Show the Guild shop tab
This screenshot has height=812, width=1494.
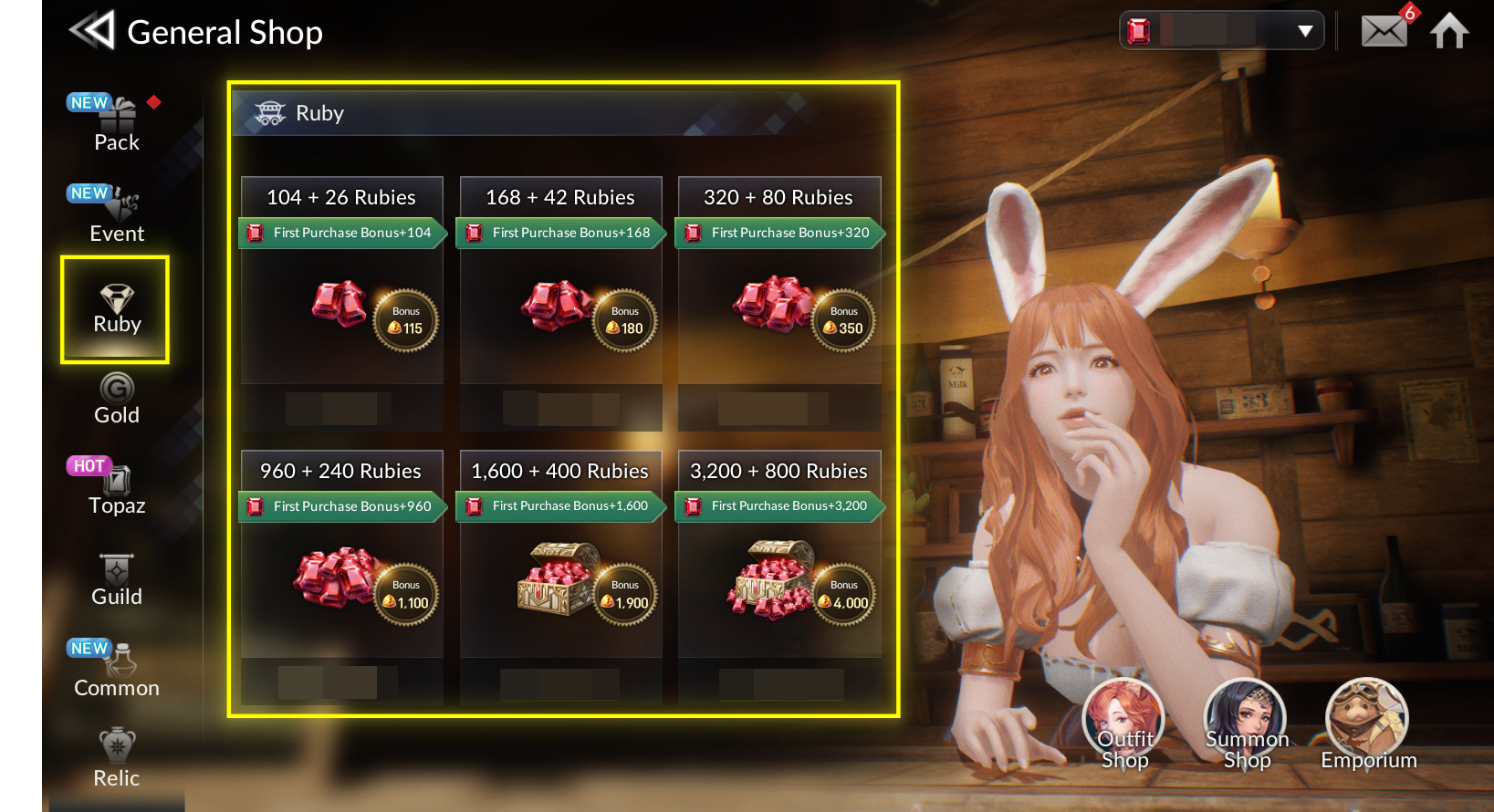coord(117,581)
